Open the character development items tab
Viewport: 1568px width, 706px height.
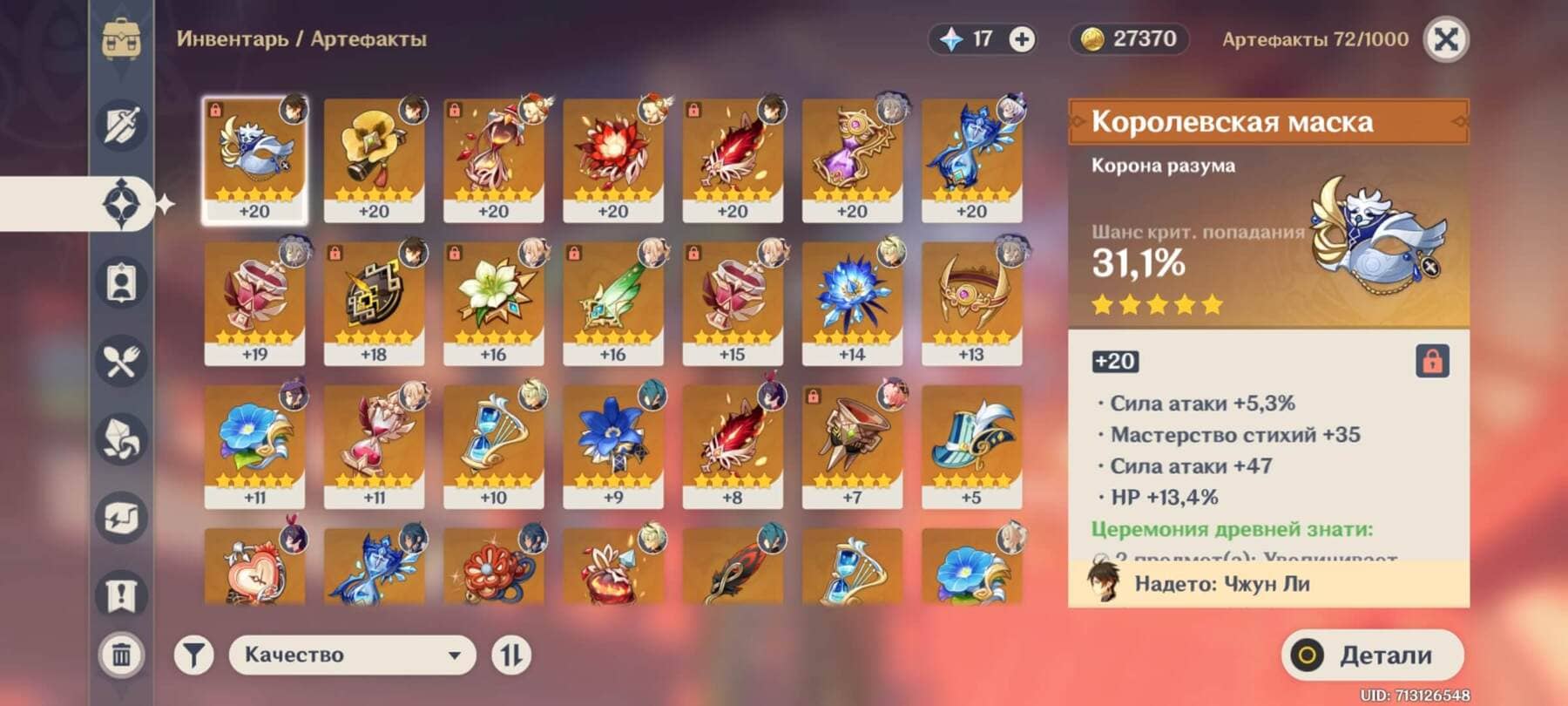click(122, 282)
